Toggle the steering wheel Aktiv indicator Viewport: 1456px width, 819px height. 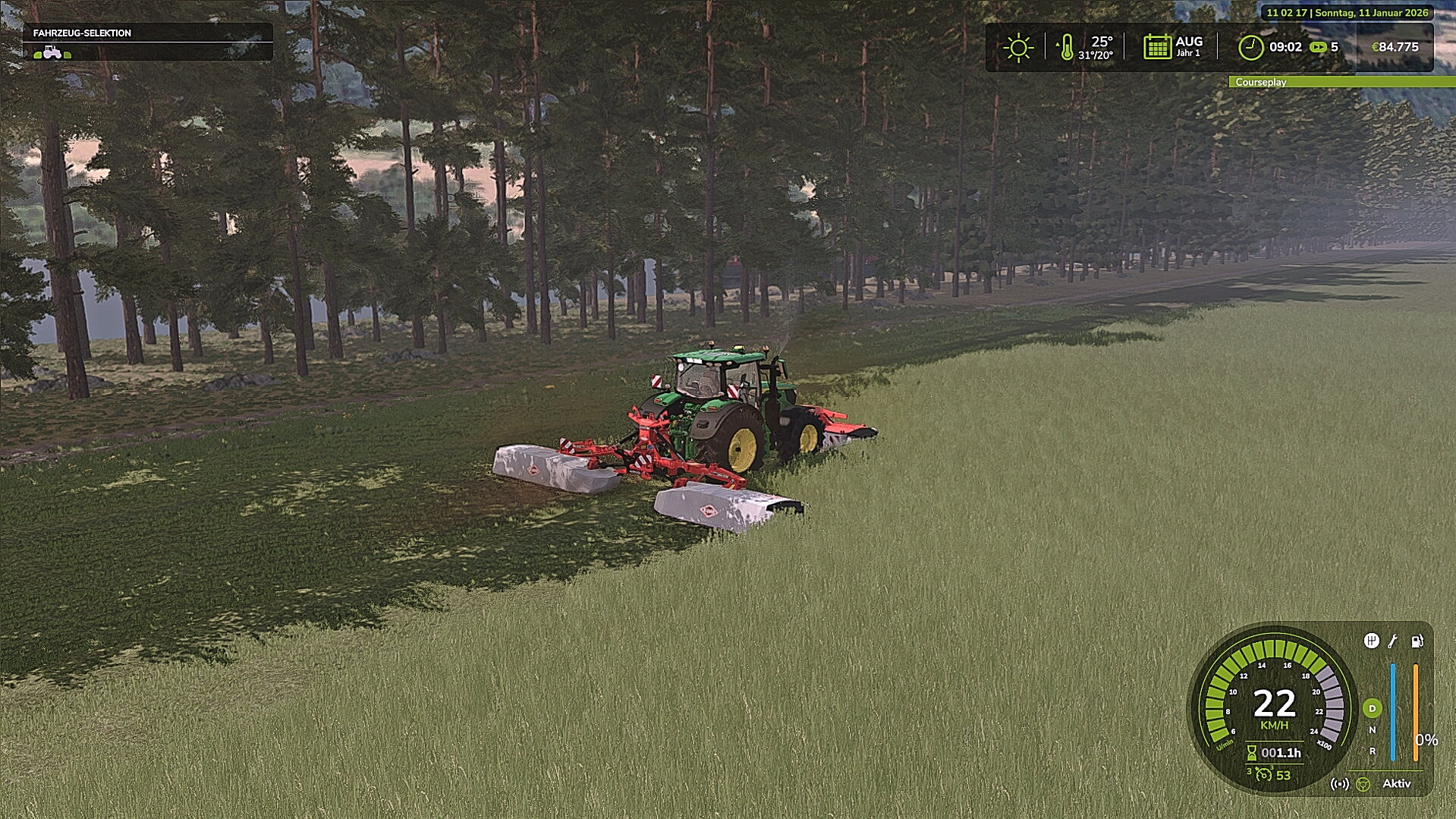click(x=1363, y=785)
